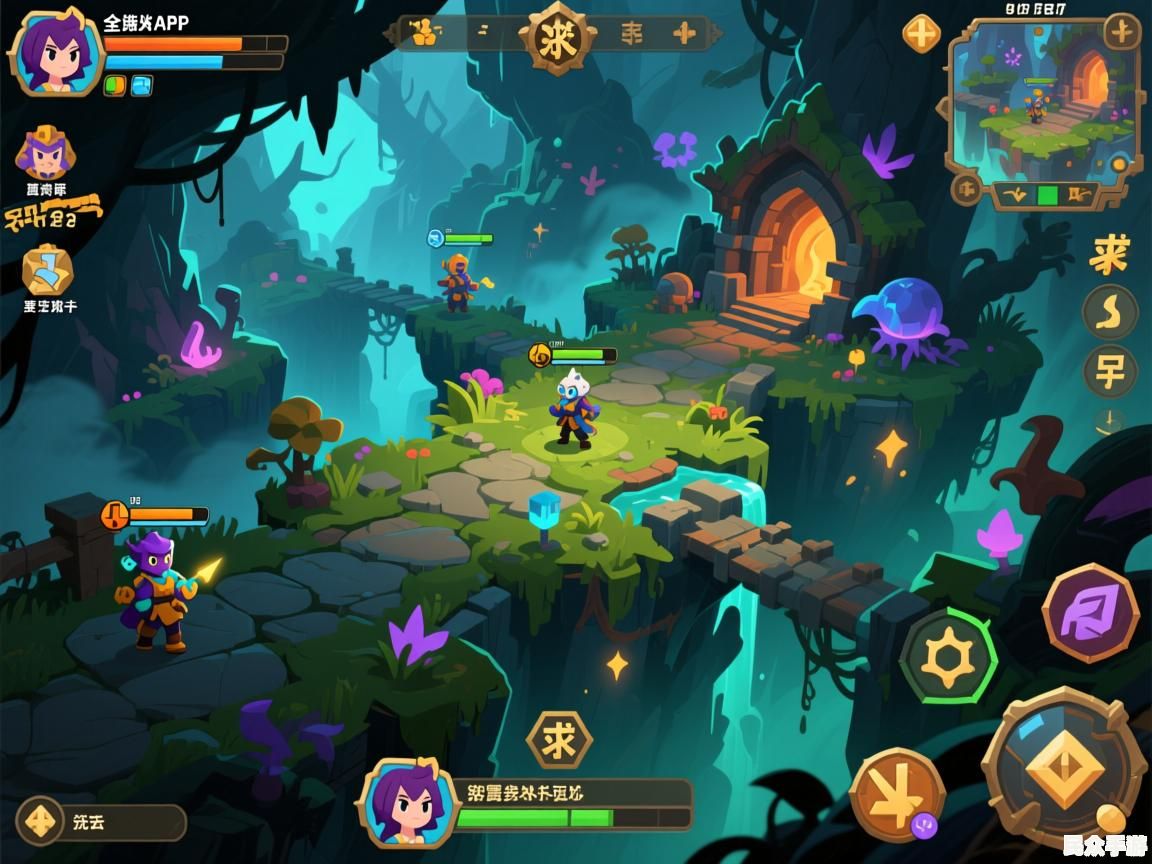
Task: Open the hexagonal emblem on the top bar
Action: [x=556, y=37]
